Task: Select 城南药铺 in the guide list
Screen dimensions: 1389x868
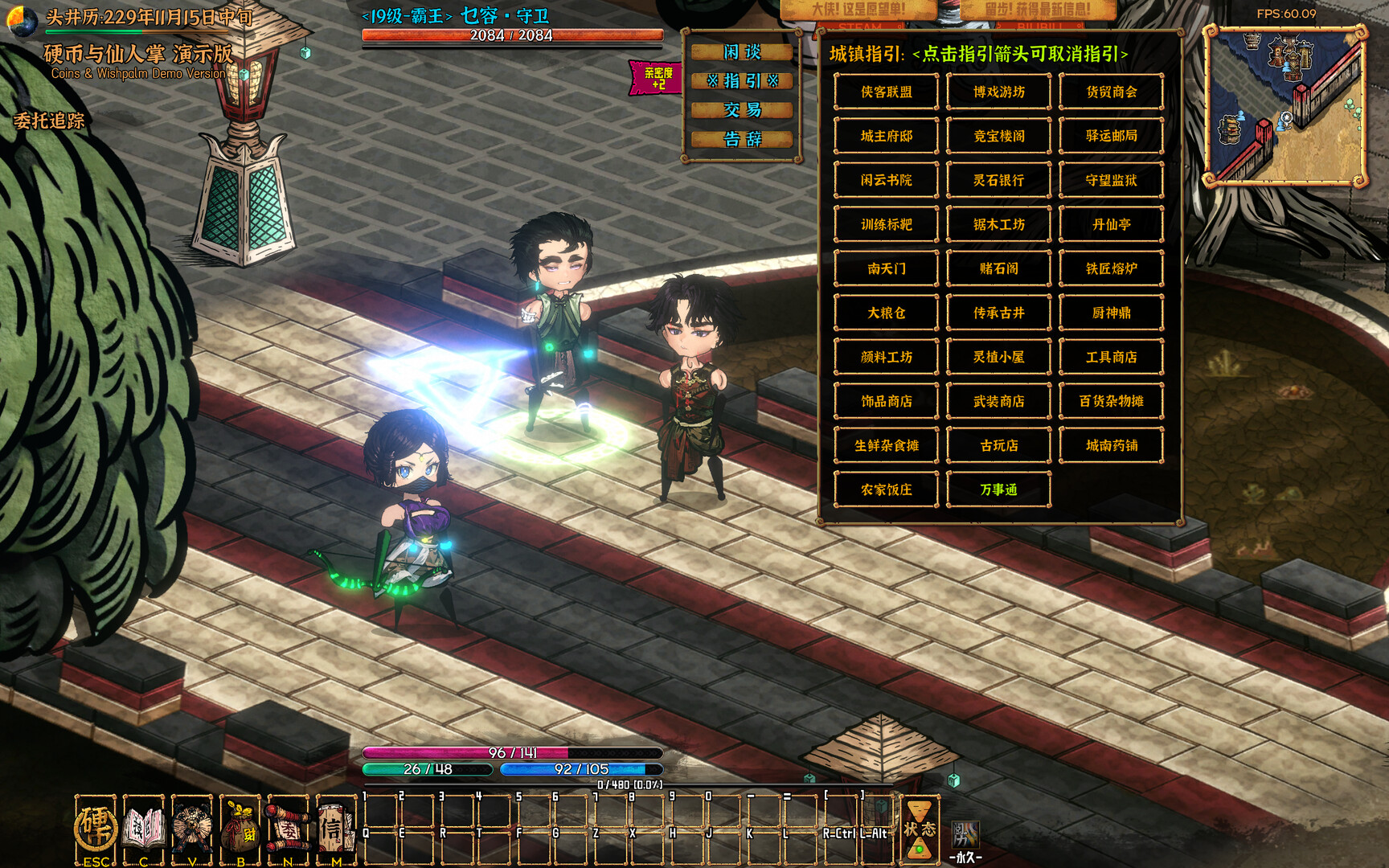Action: [x=1111, y=445]
